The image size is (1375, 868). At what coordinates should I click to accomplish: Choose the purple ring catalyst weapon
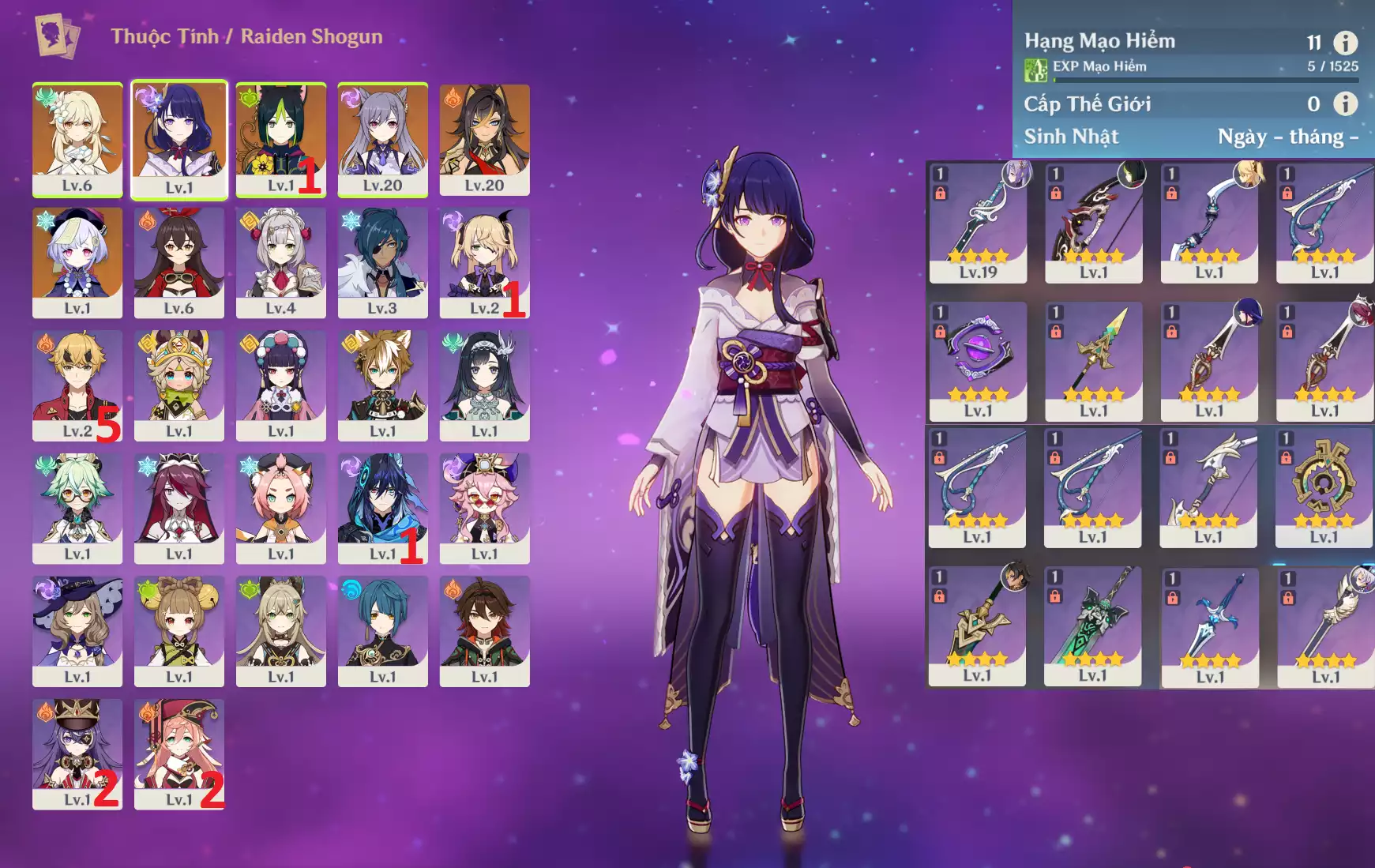click(x=978, y=361)
